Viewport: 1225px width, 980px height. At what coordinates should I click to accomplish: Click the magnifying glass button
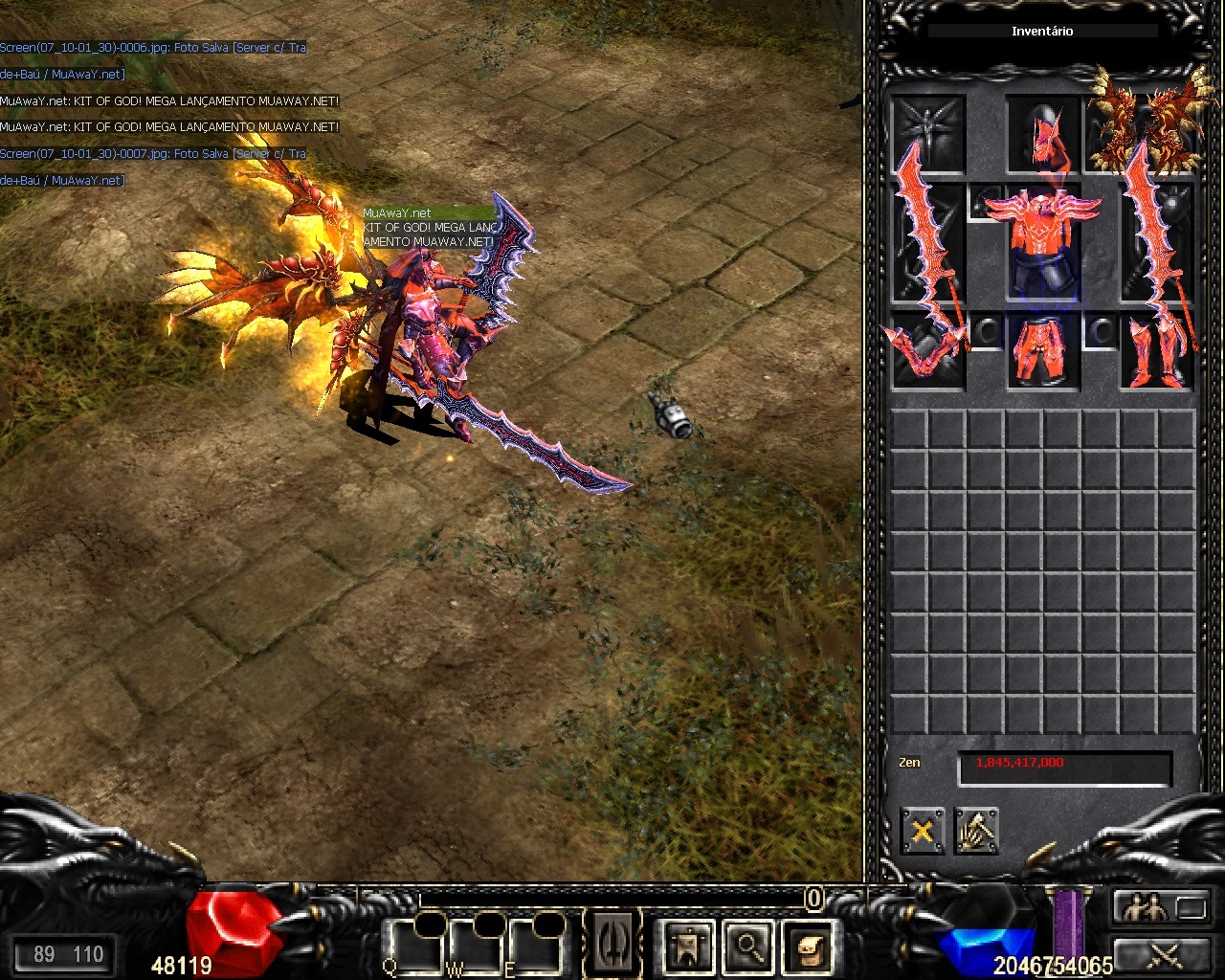pos(748,947)
